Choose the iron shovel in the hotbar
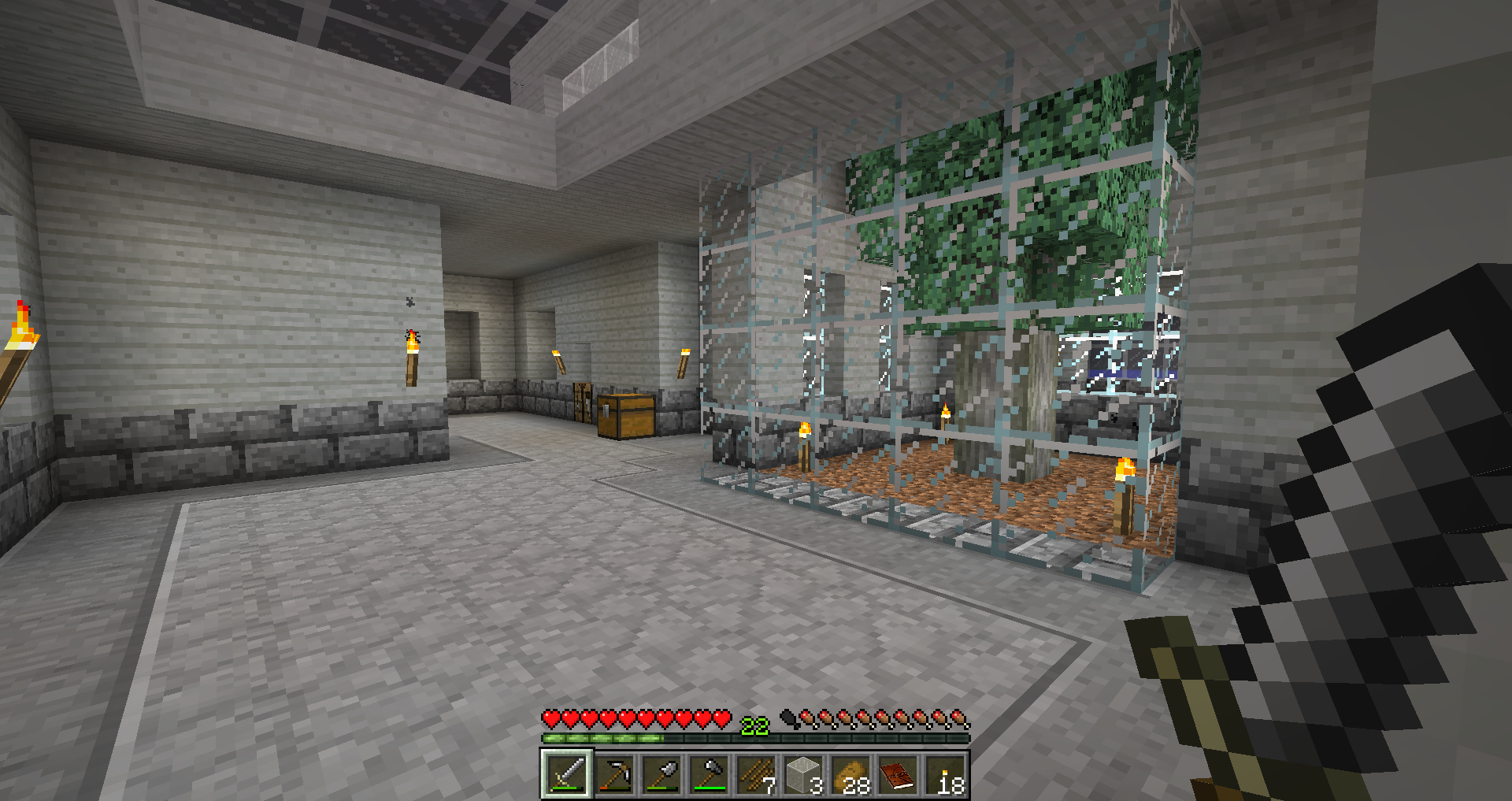The height and width of the screenshot is (801, 1512). 661,775
